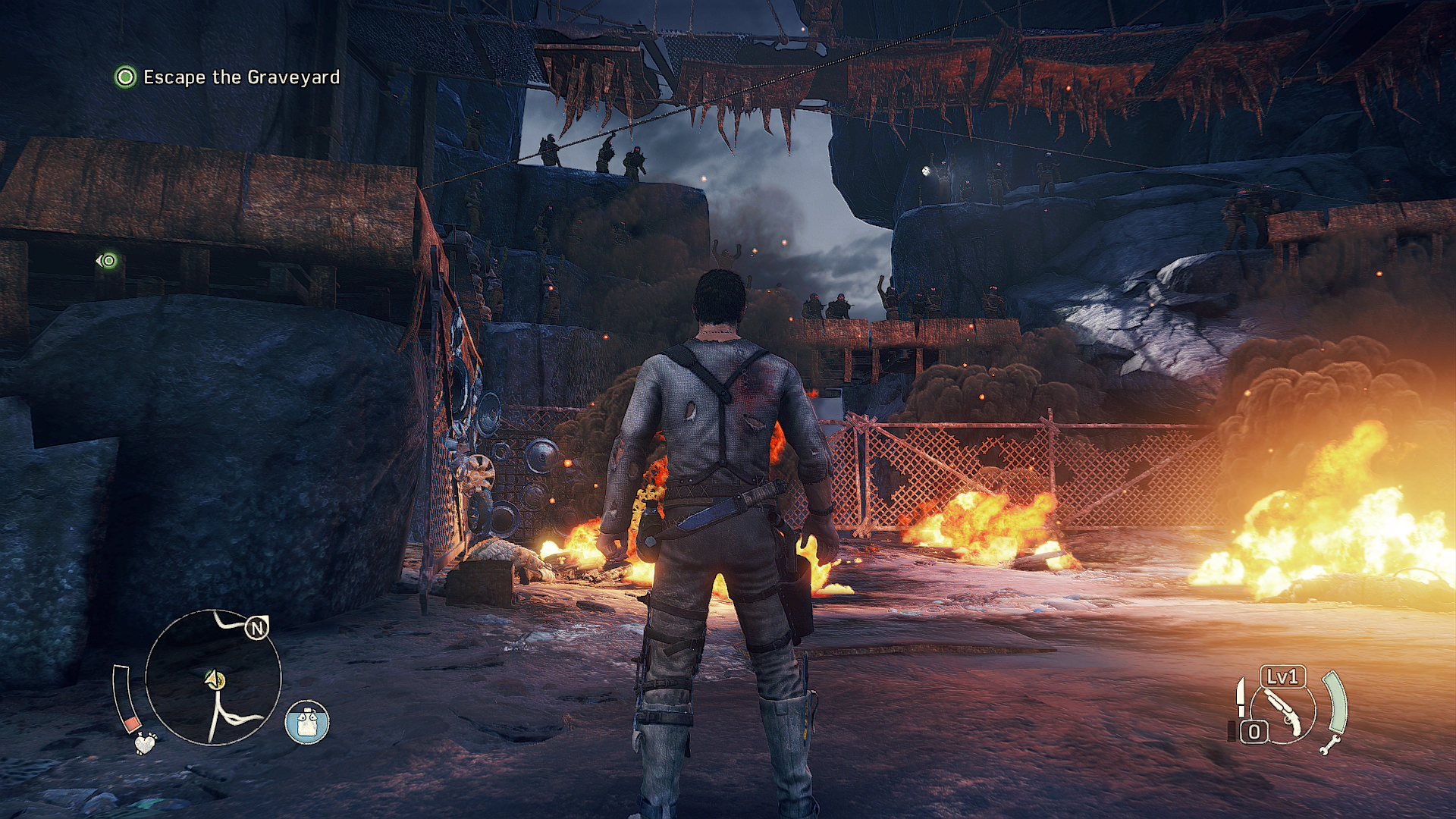Use the water canteen icon

point(307,722)
